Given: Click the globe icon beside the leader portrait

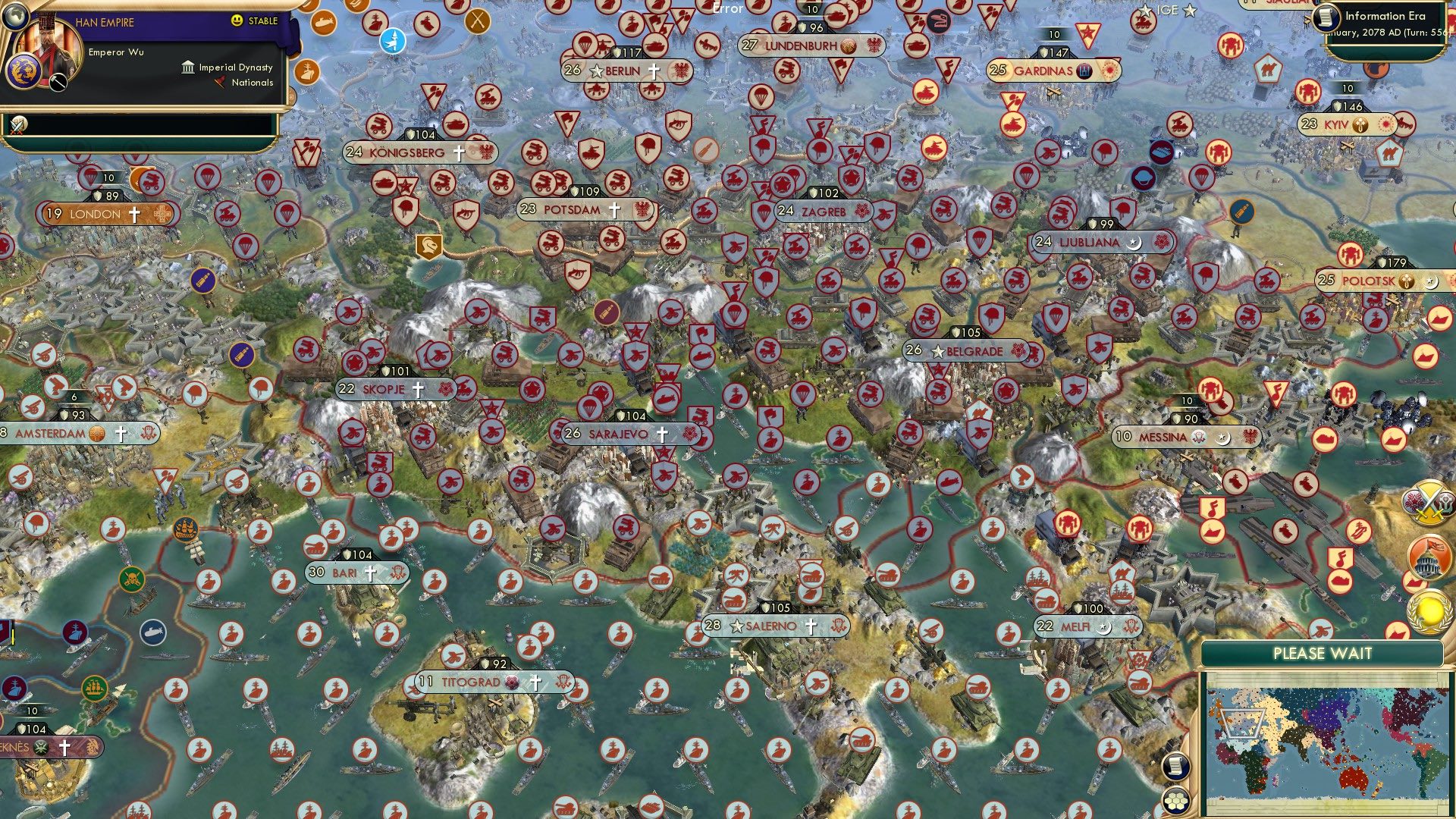Looking at the screenshot, I should pos(16,17).
